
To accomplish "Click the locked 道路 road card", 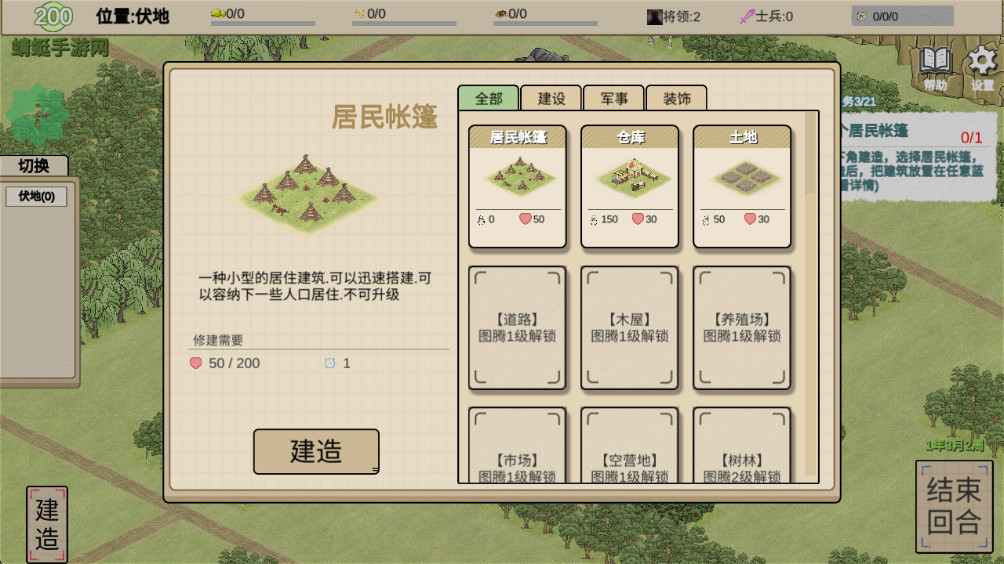I will click(517, 327).
